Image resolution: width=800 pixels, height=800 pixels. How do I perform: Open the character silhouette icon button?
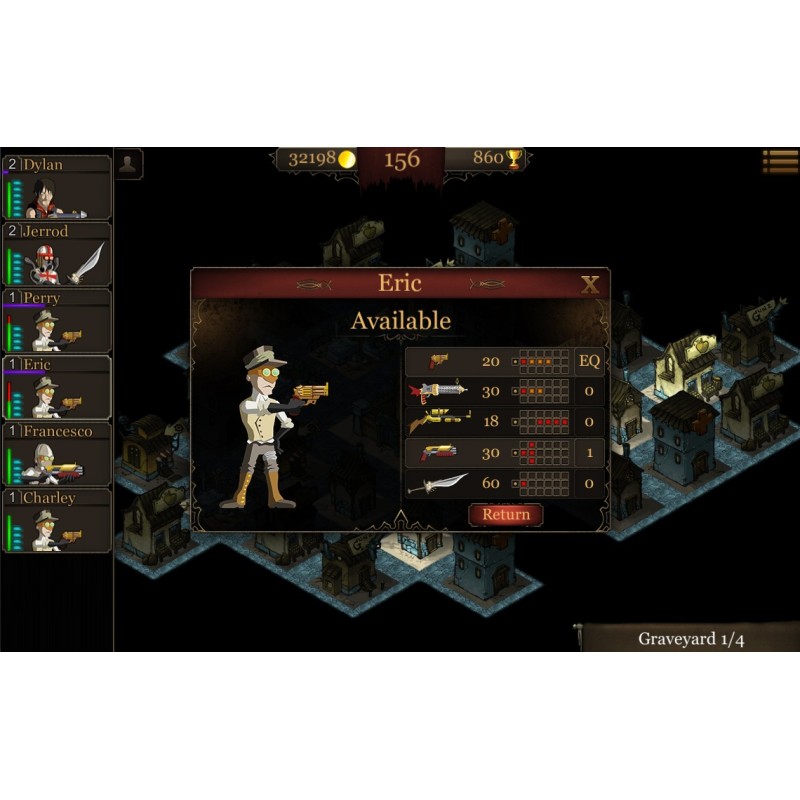(x=129, y=165)
